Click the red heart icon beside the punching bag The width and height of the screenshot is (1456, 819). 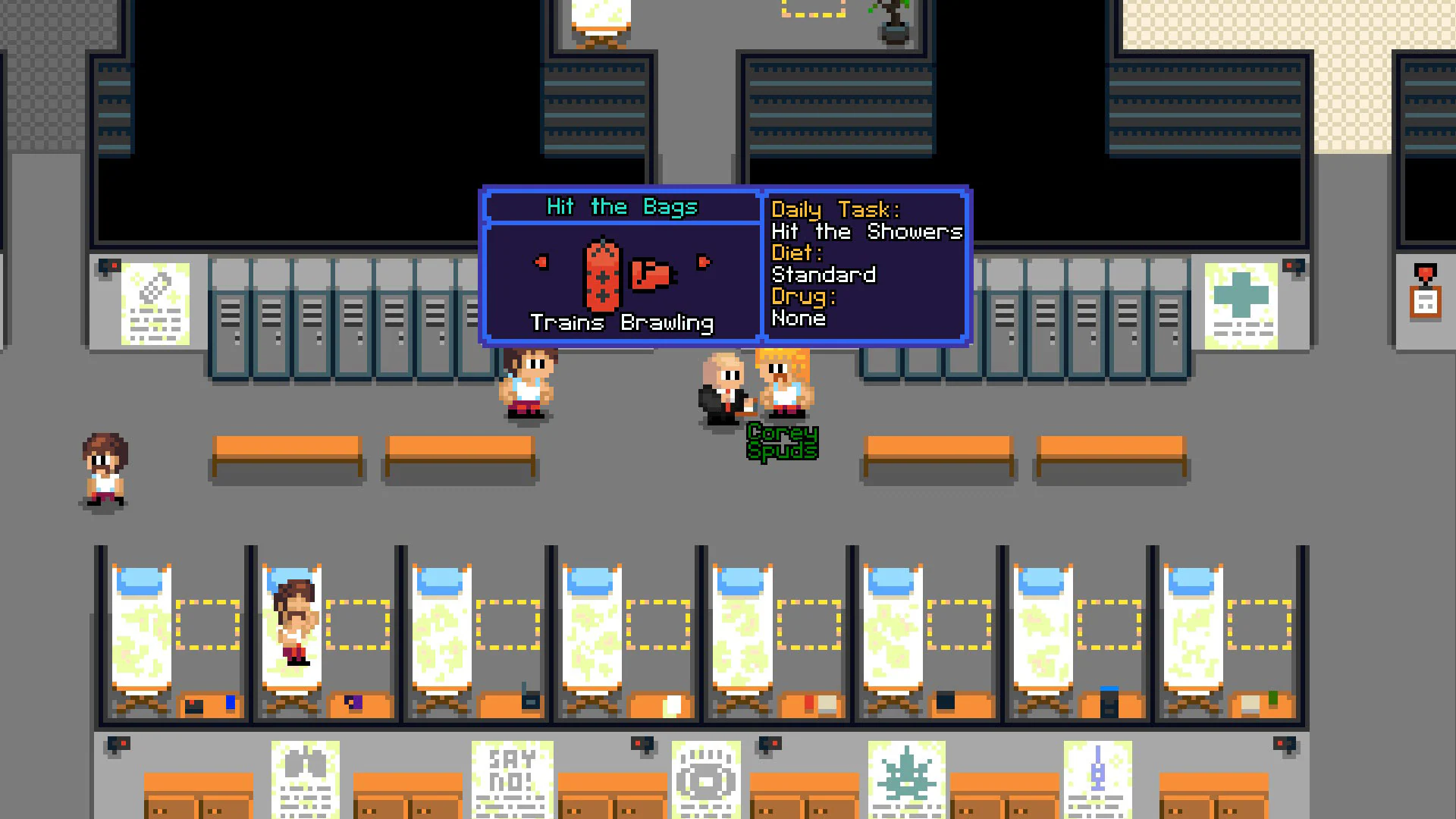click(x=540, y=261)
